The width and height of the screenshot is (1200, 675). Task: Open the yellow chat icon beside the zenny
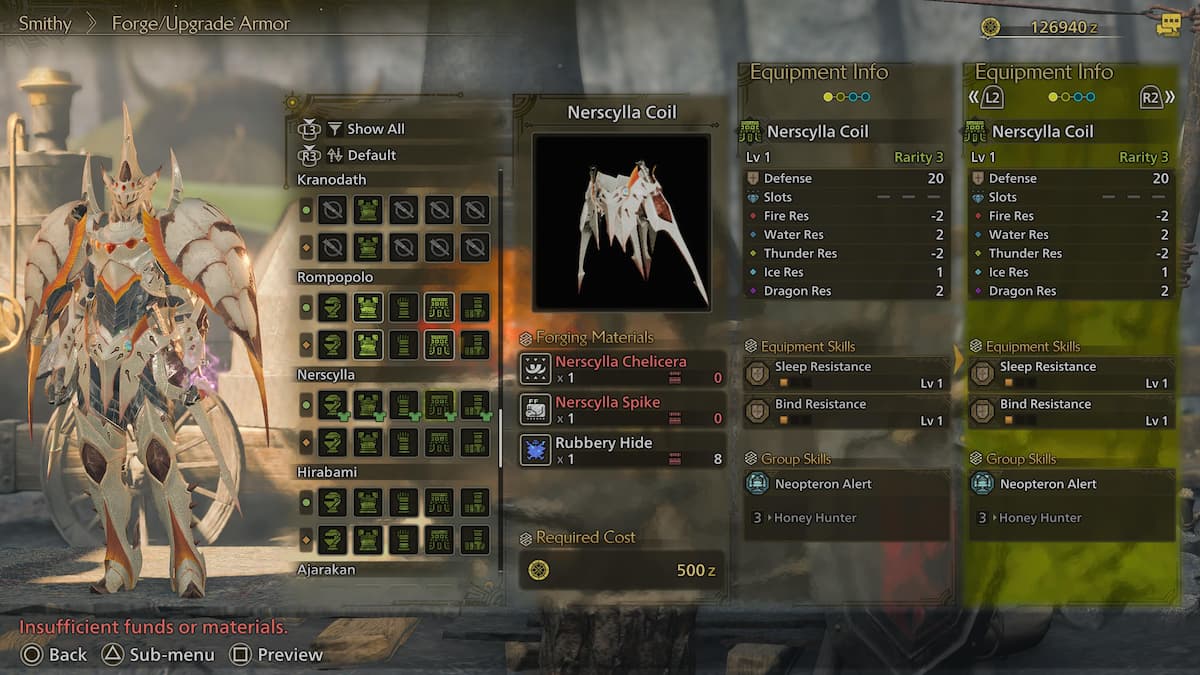[x=1168, y=26]
